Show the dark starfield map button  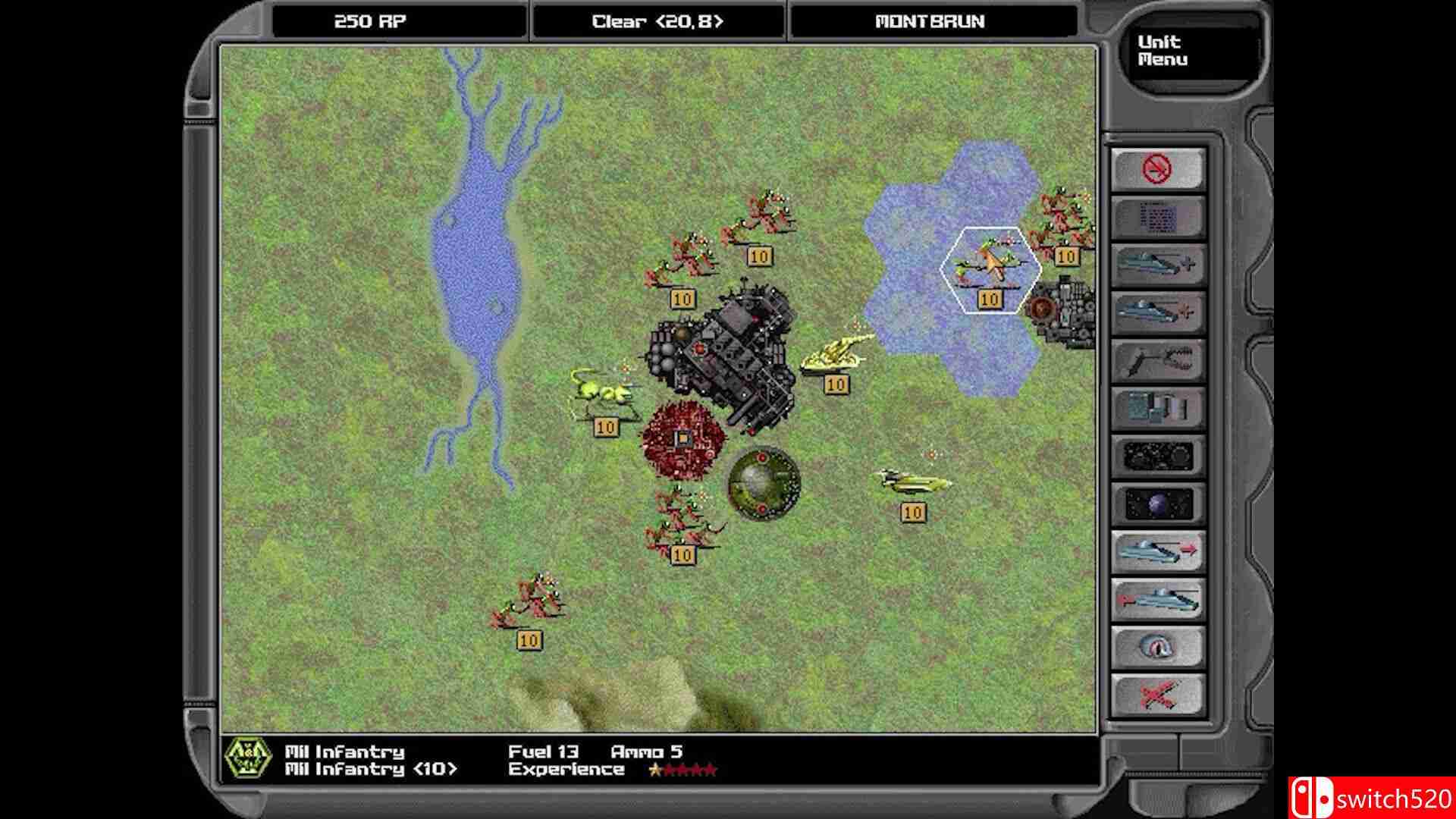(1157, 456)
